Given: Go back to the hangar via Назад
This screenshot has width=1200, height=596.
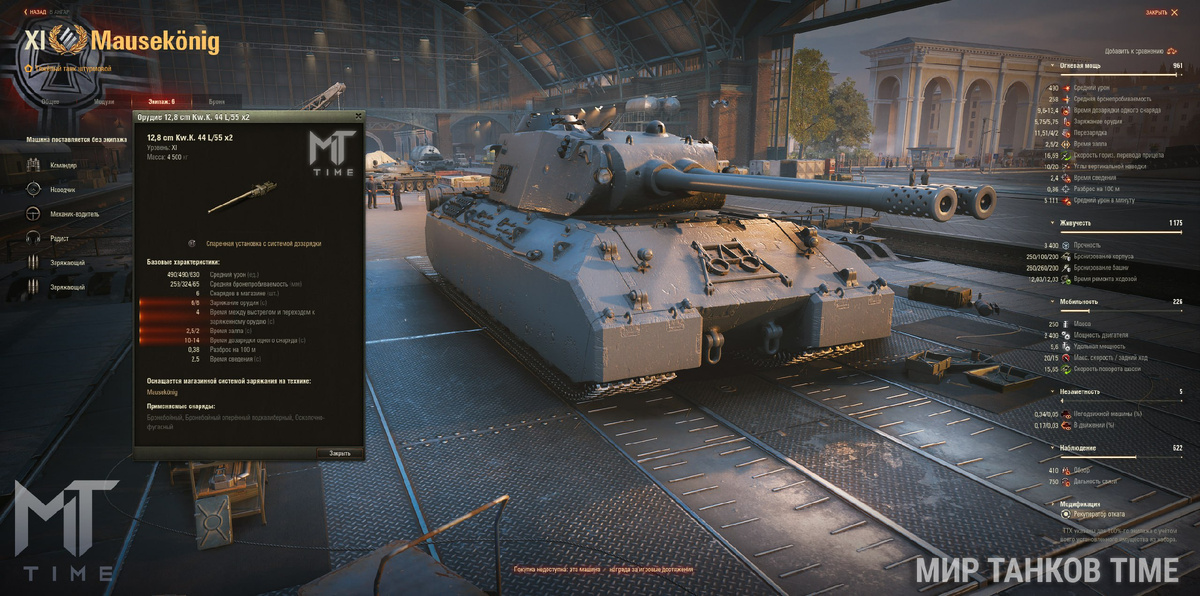Looking at the screenshot, I should 38,12.
